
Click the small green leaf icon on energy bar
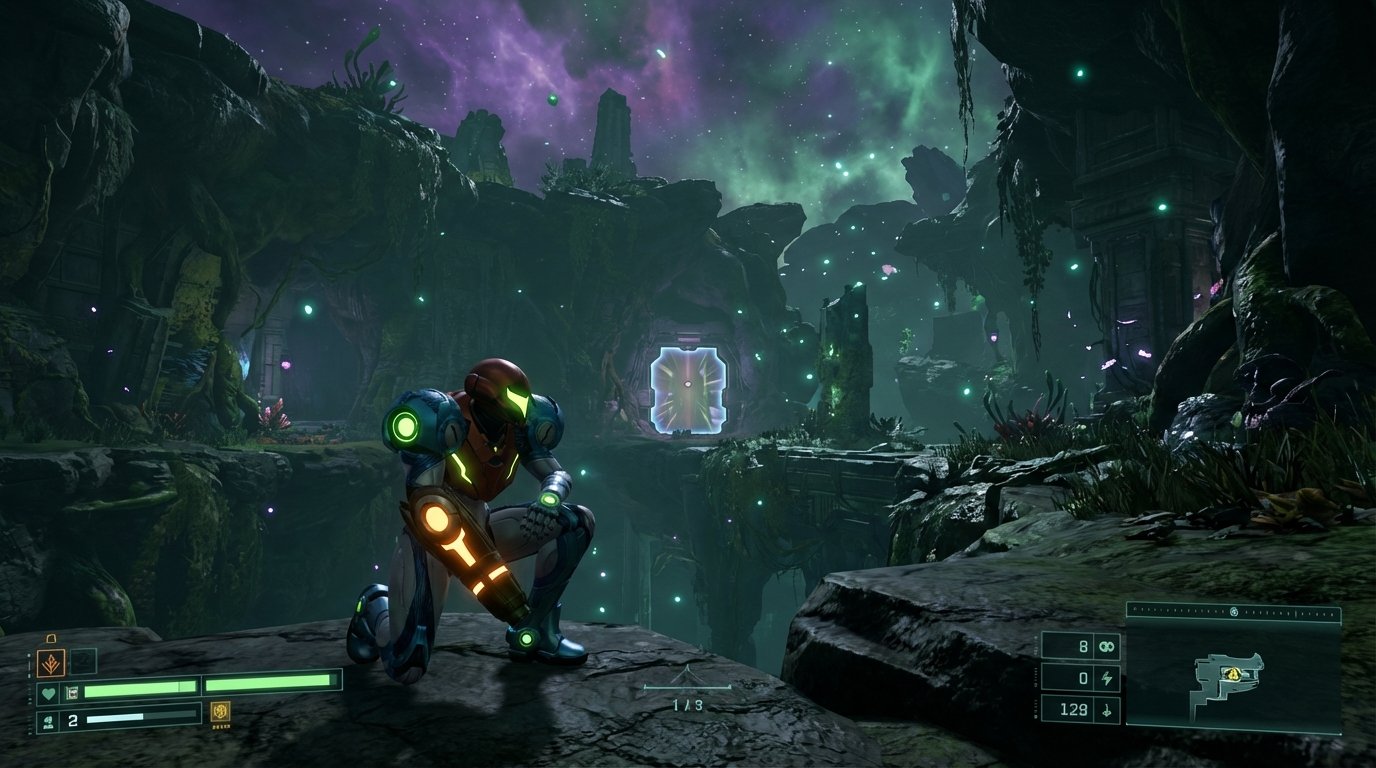pyautogui.click(x=49, y=720)
